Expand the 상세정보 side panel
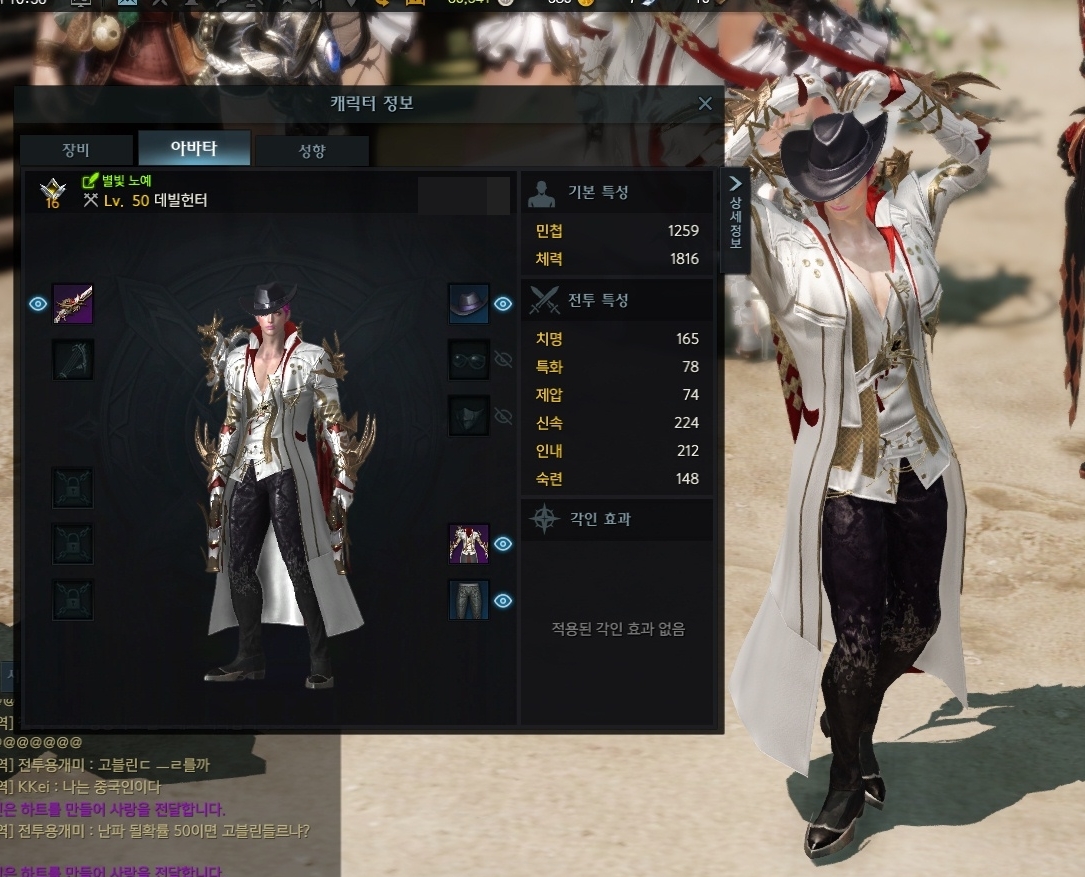This screenshot has height=877, width=1085. click(x=735, y=218)
